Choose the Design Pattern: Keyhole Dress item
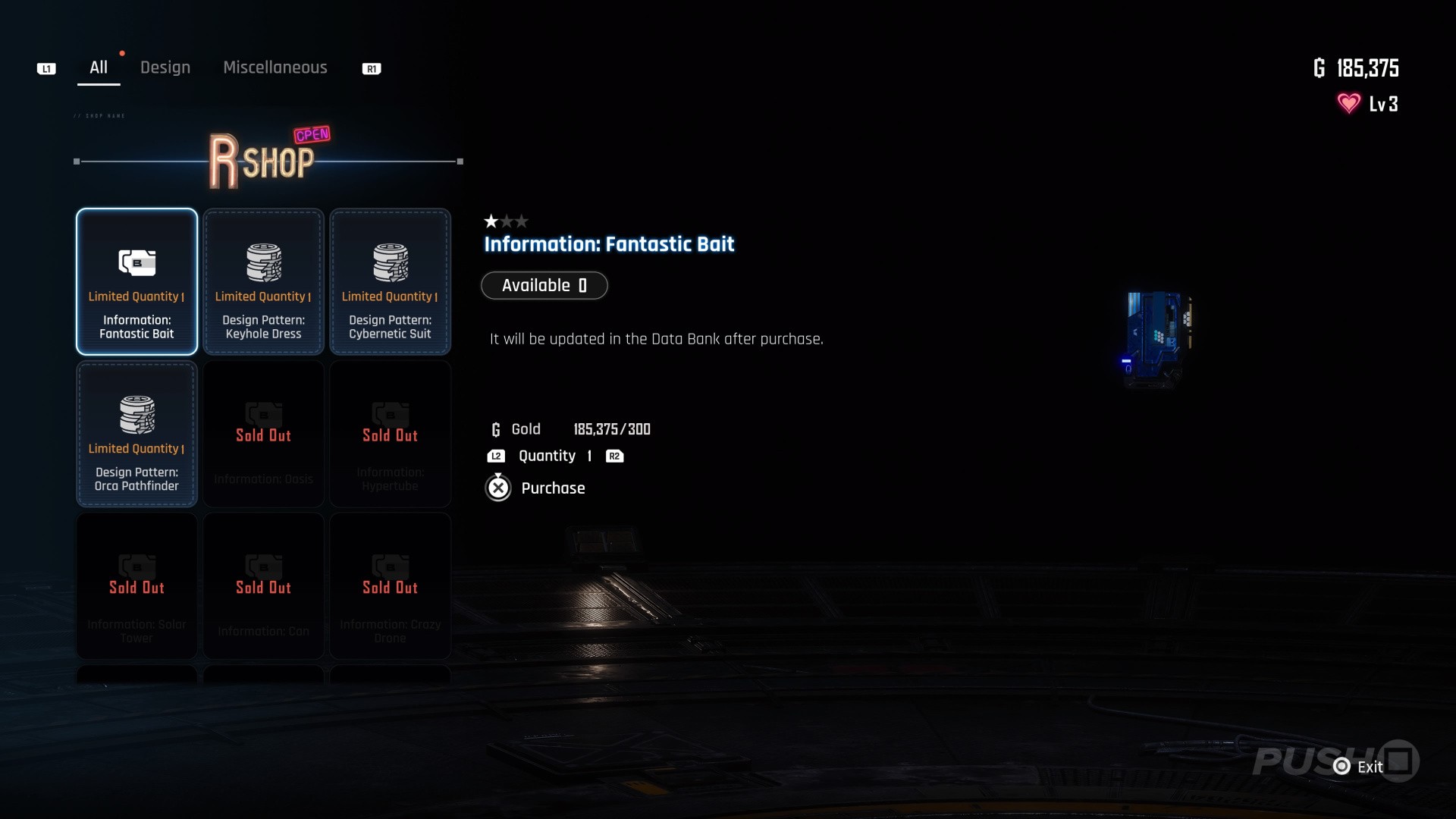Screen dimensions: 1456x819 [263, 281]
